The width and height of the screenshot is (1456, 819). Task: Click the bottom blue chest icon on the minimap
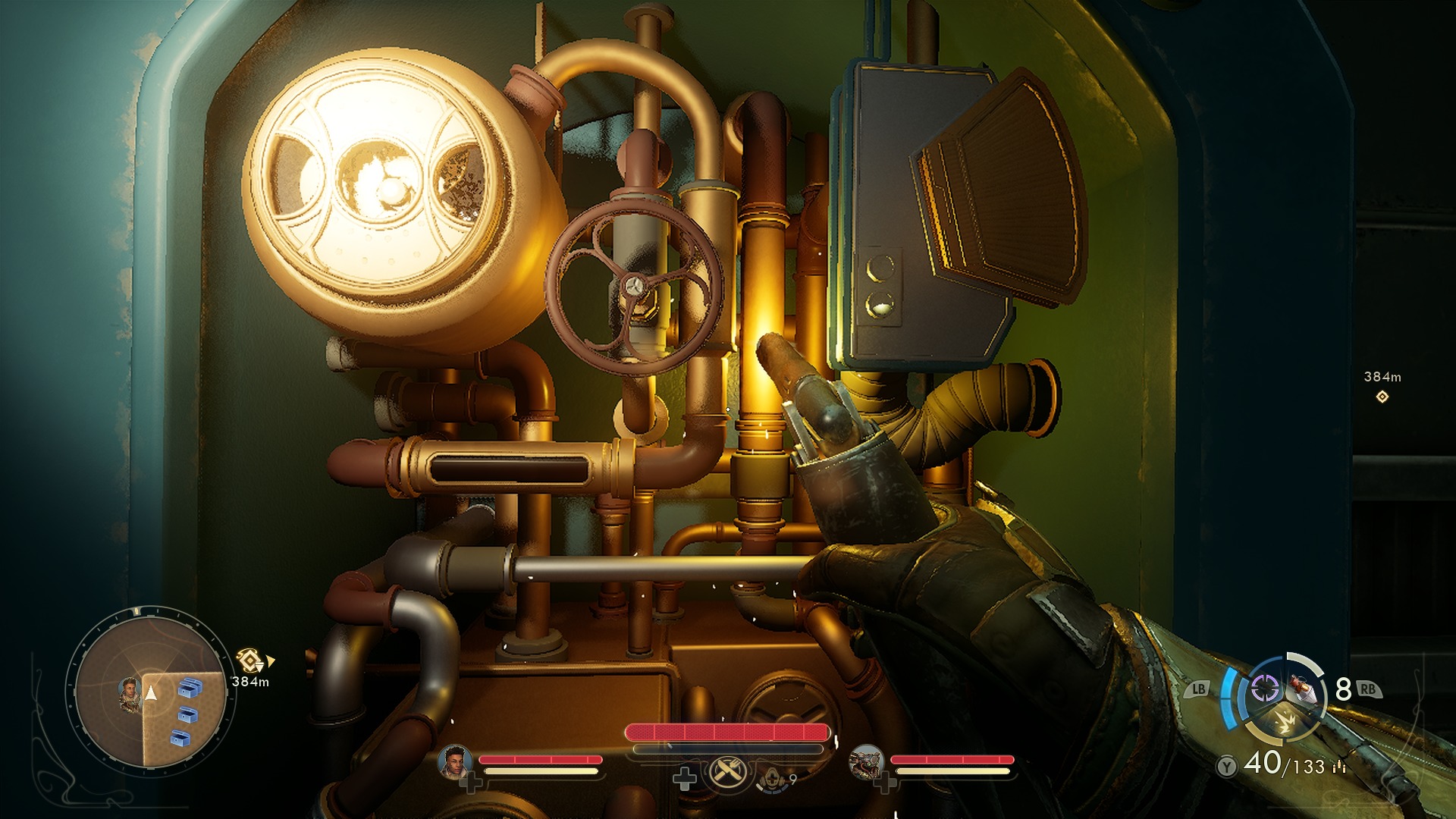tap(180, 737)
